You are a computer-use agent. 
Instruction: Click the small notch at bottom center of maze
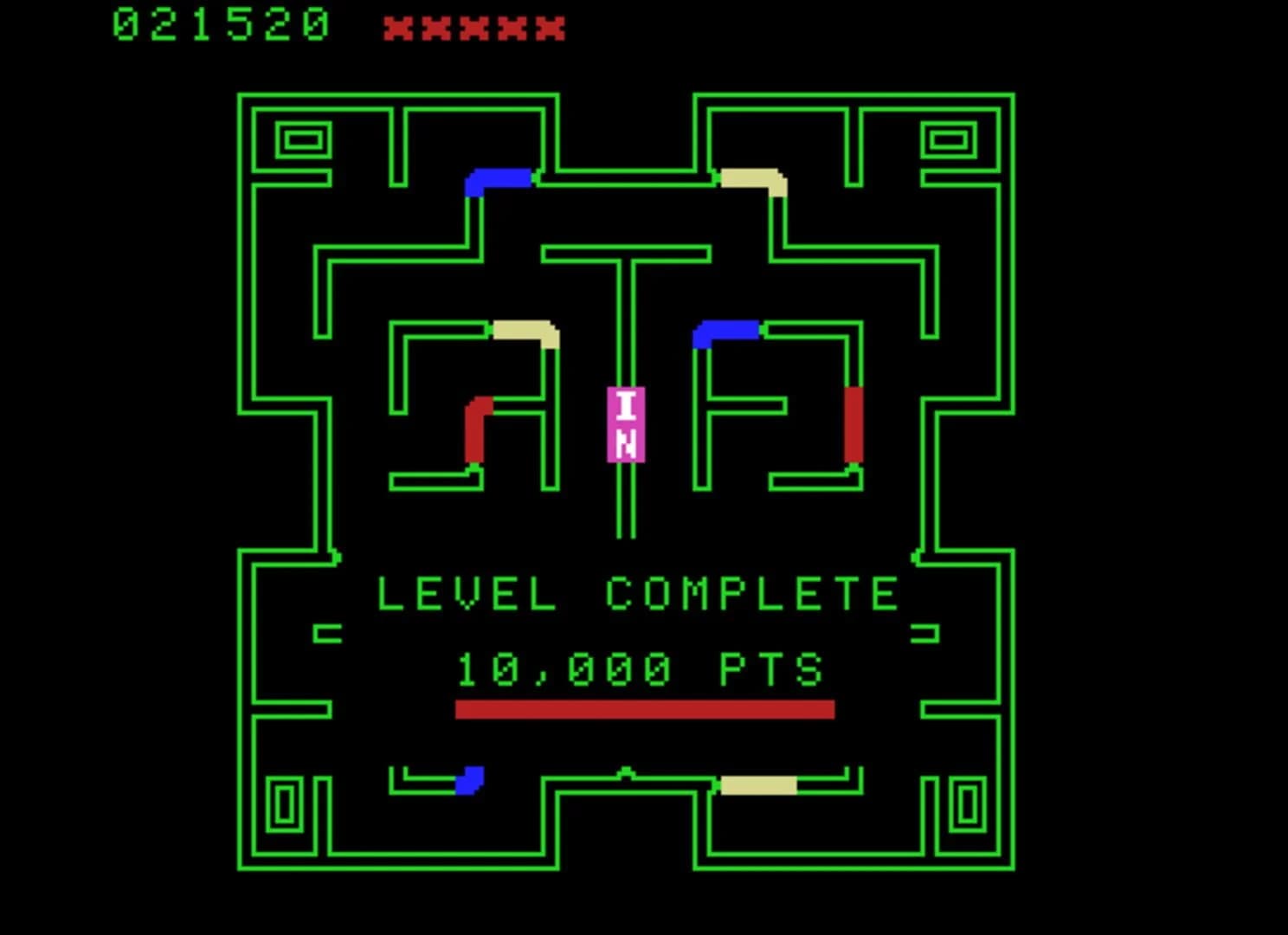point(625,771)
